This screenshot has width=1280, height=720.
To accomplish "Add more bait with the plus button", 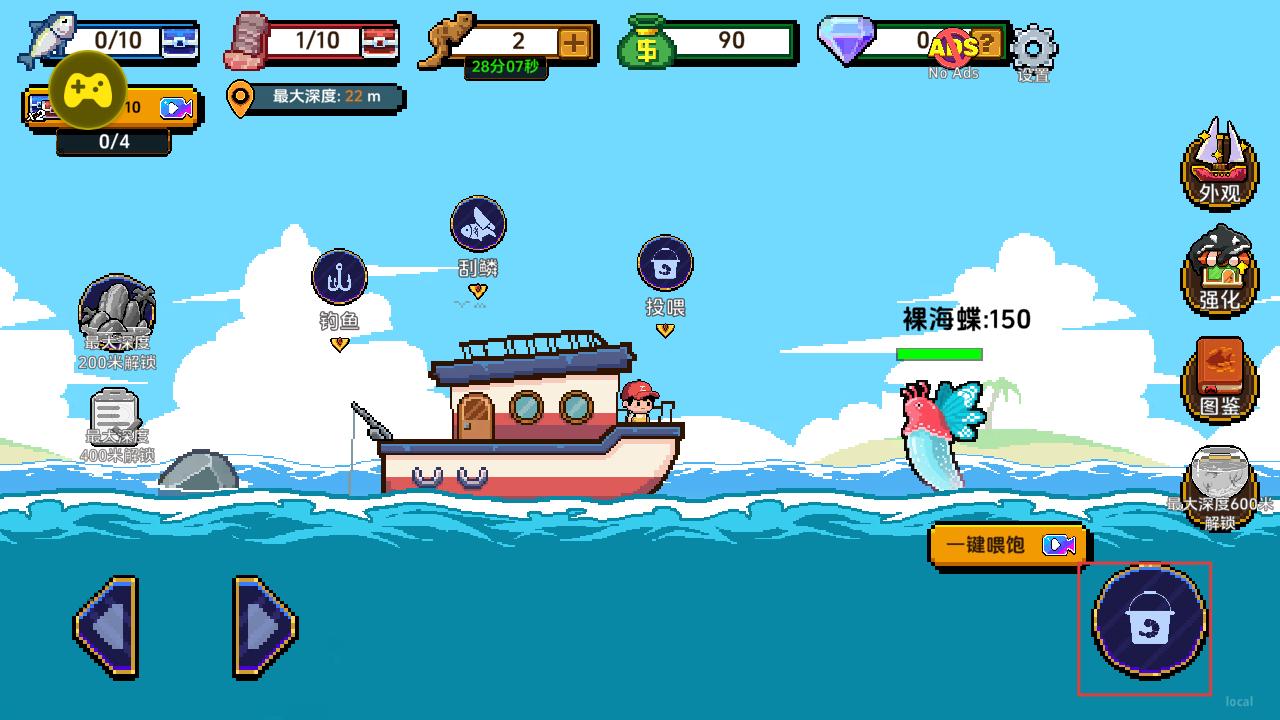I will [574, 42].
